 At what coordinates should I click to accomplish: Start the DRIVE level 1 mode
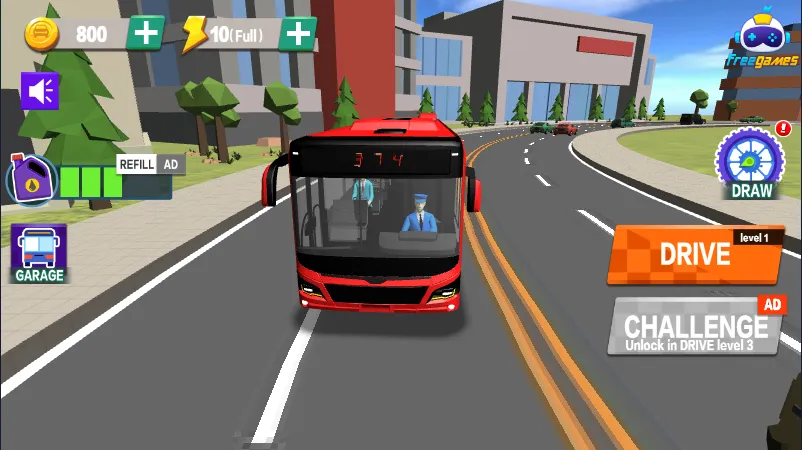694,254
